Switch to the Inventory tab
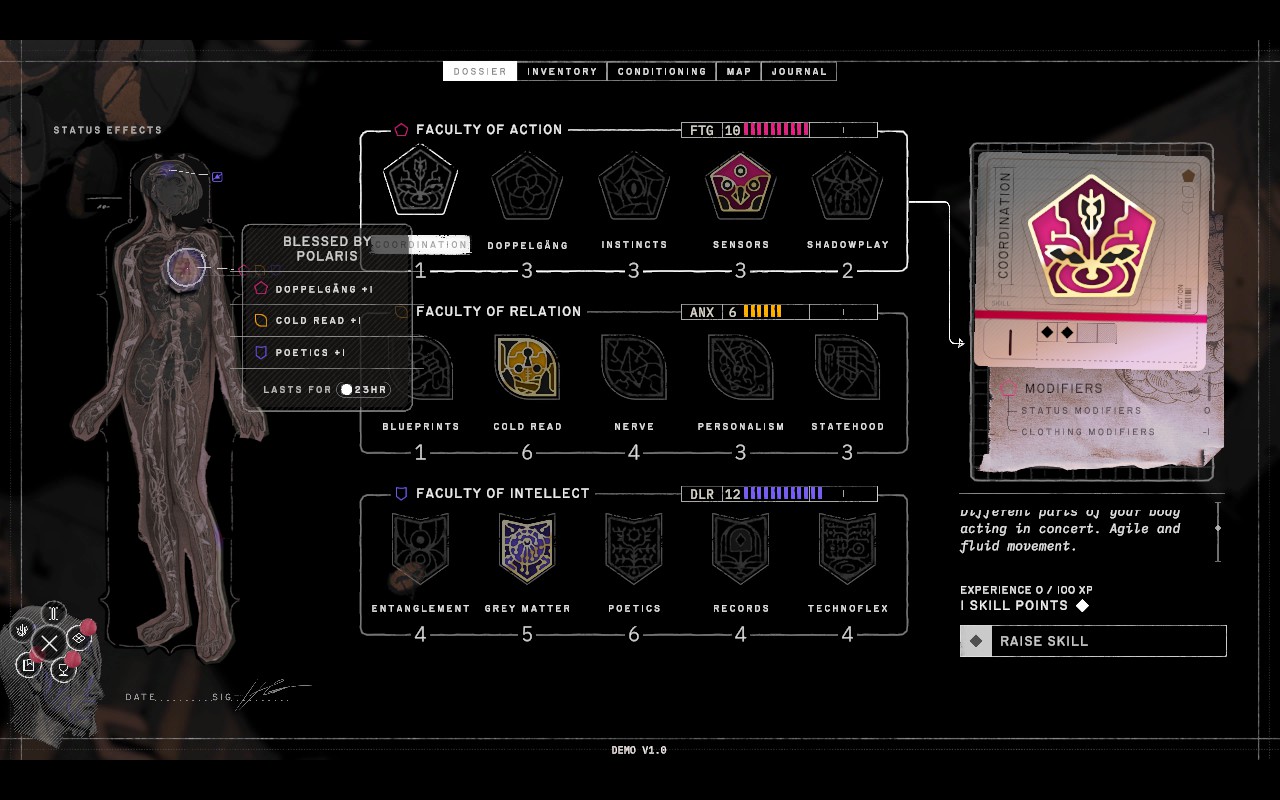The height and width of the screenshot is (800, 1280). (561, 71)
